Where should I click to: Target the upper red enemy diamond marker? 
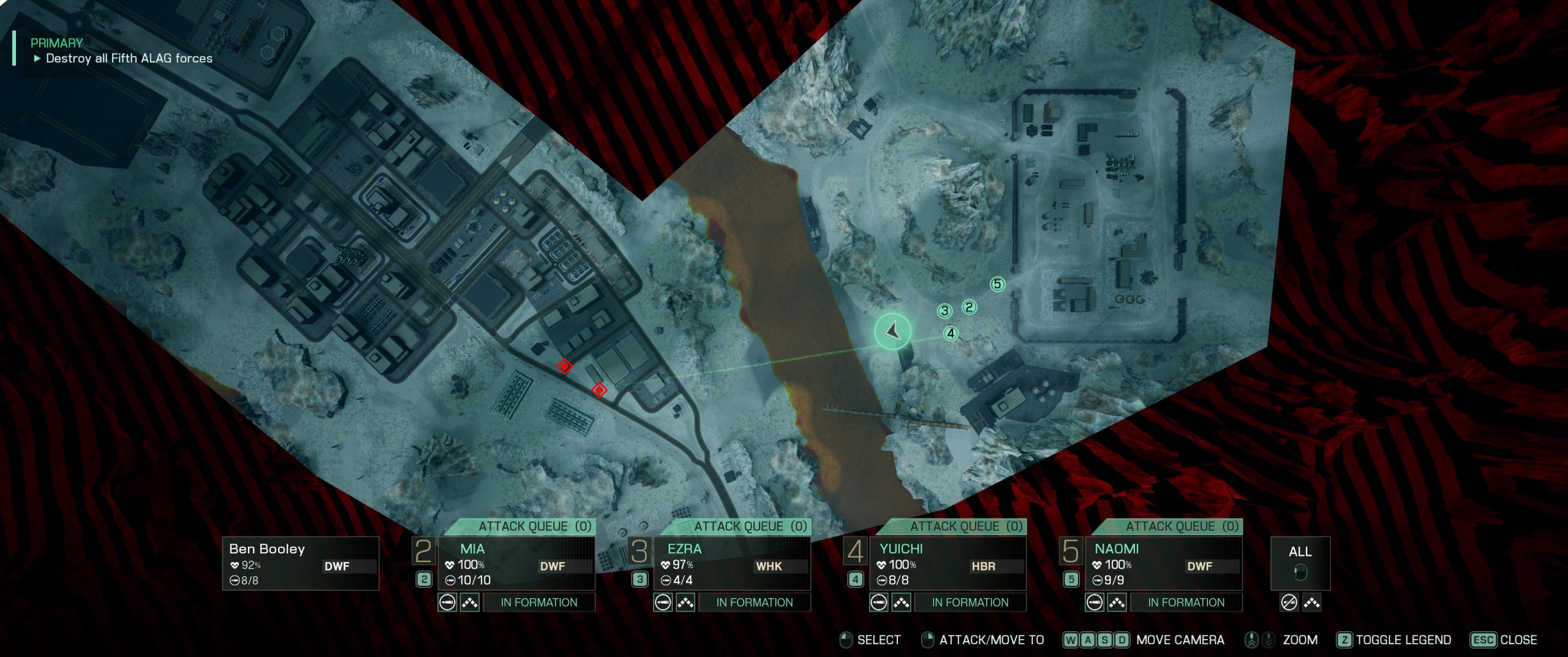point(564,366)
